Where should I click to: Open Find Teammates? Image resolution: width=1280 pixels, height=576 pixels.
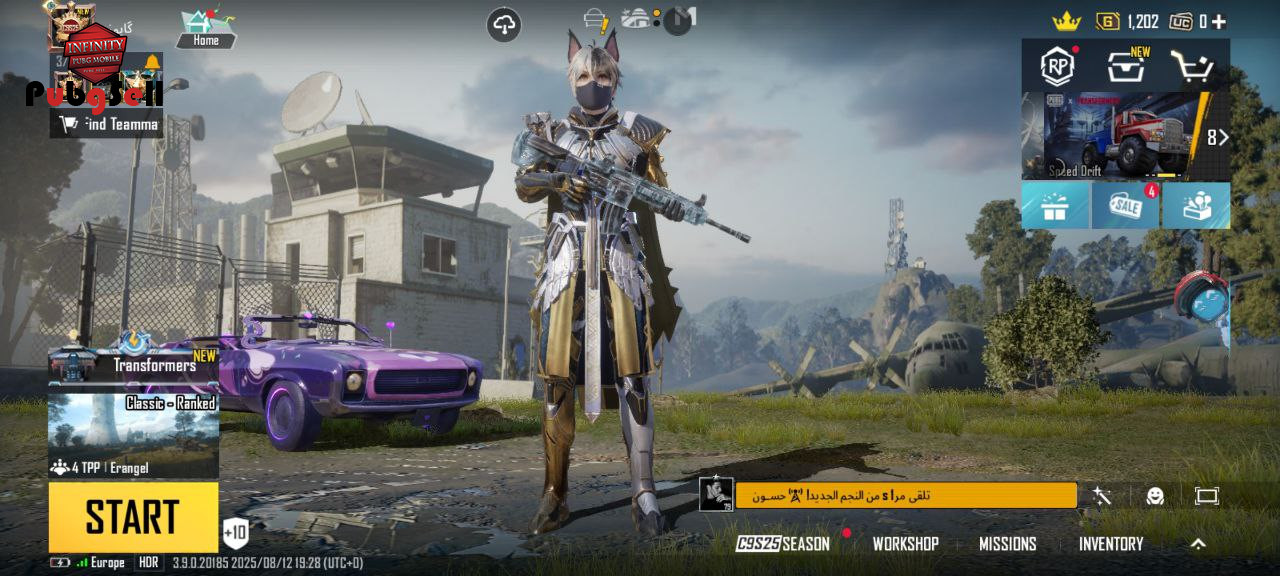[x=107, y=124]
